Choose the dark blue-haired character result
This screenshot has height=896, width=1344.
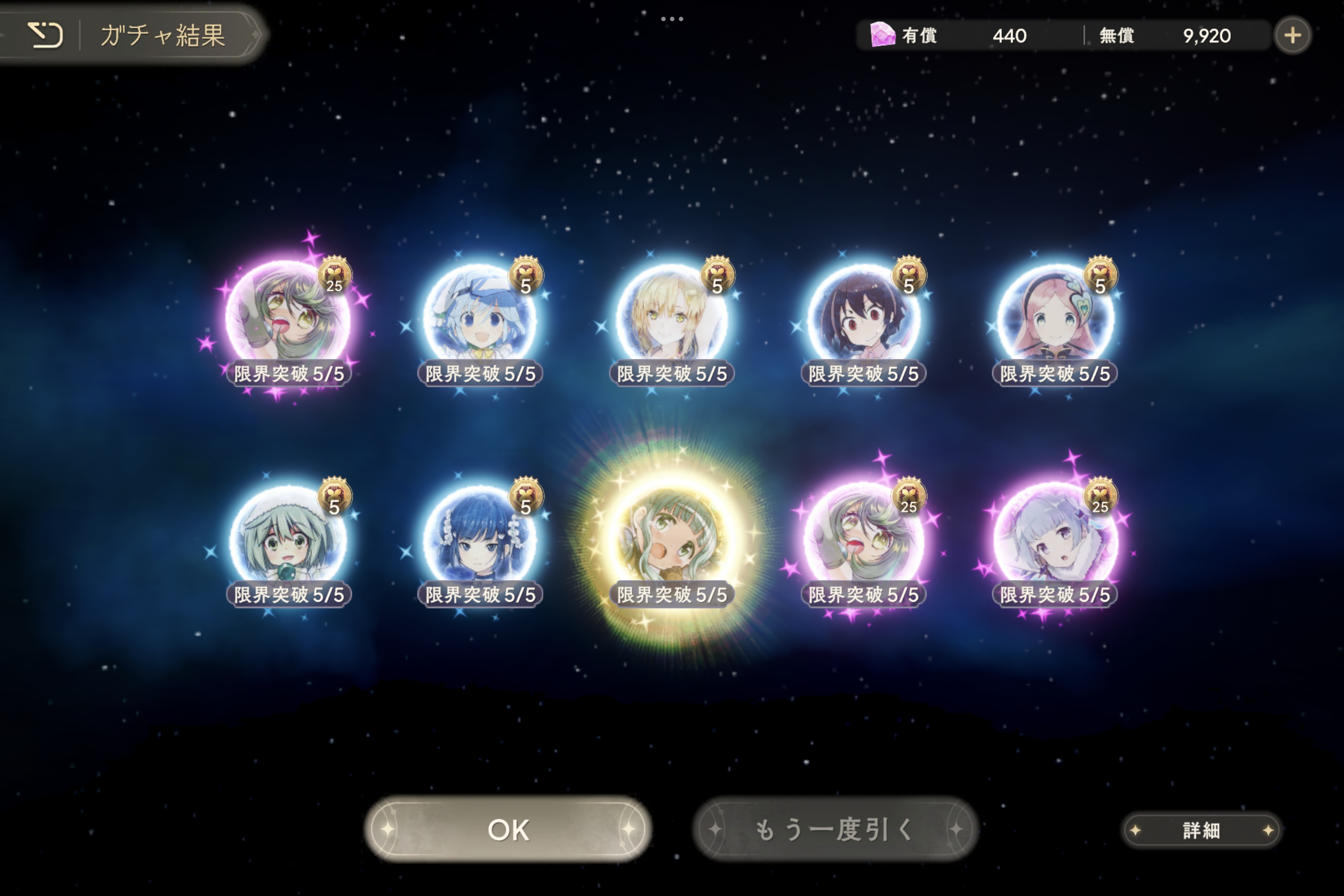click(x=480, y=540)
